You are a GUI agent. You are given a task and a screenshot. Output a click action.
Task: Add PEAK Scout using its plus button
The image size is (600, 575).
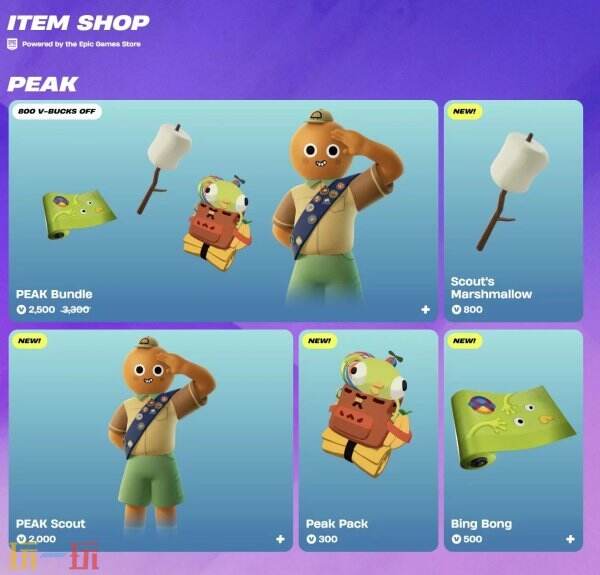(280, 540)
